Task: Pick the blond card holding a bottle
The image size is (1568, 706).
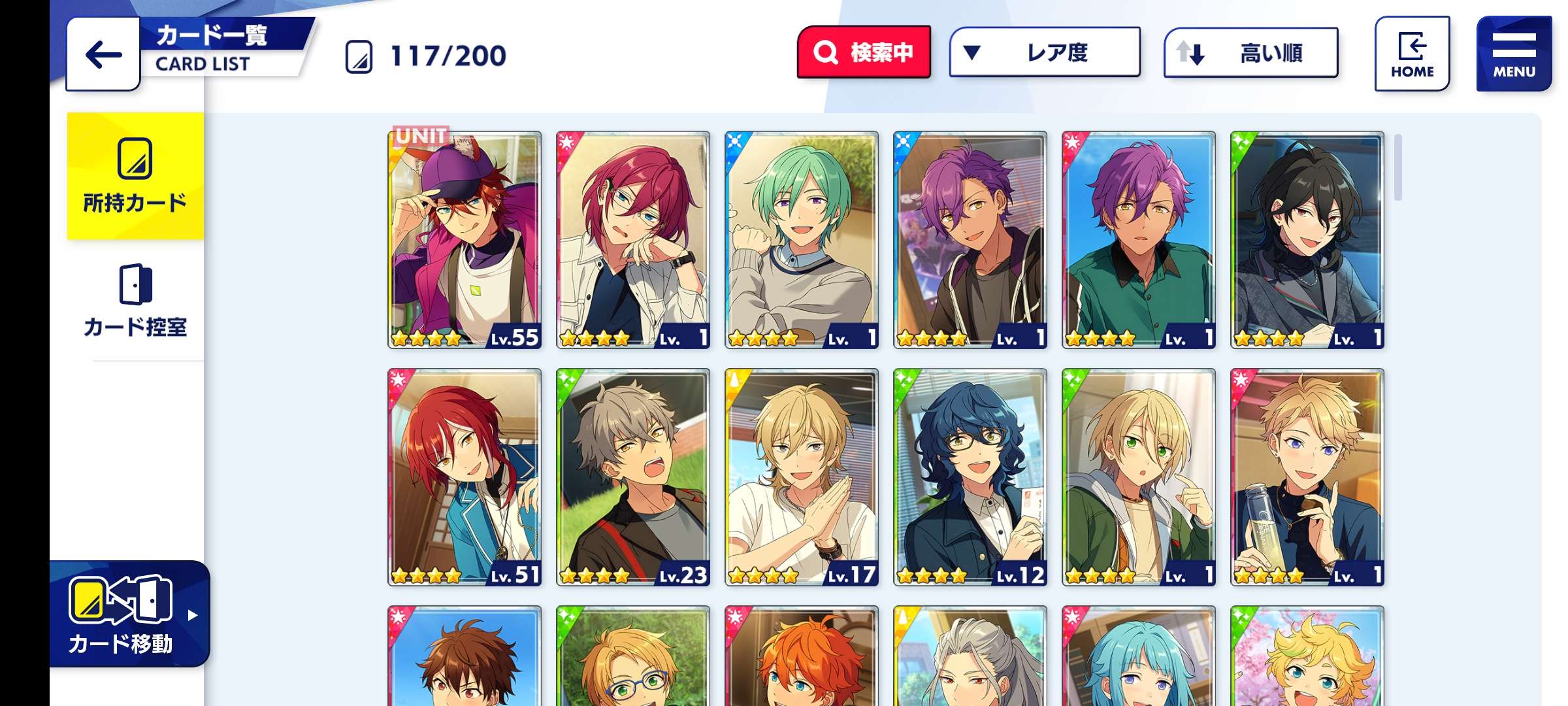Action: 1307,477
